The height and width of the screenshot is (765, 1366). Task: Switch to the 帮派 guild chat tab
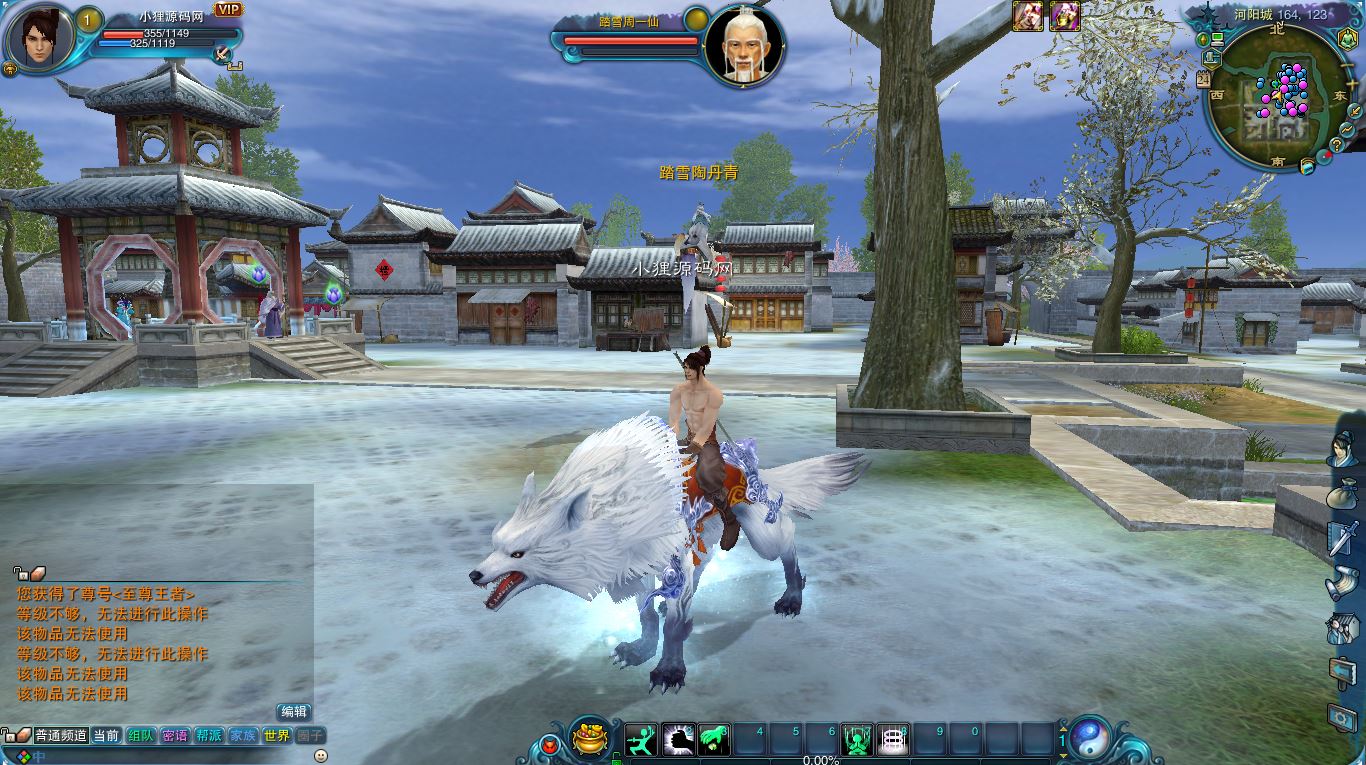tap(209, 735)
